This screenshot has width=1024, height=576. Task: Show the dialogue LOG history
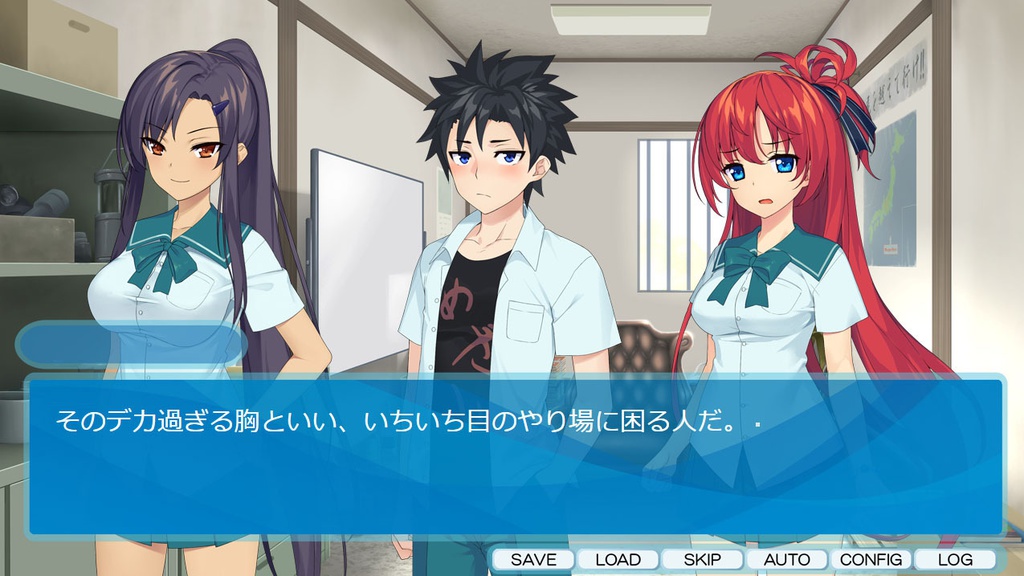pyautogui.click(x=955, y=559)
